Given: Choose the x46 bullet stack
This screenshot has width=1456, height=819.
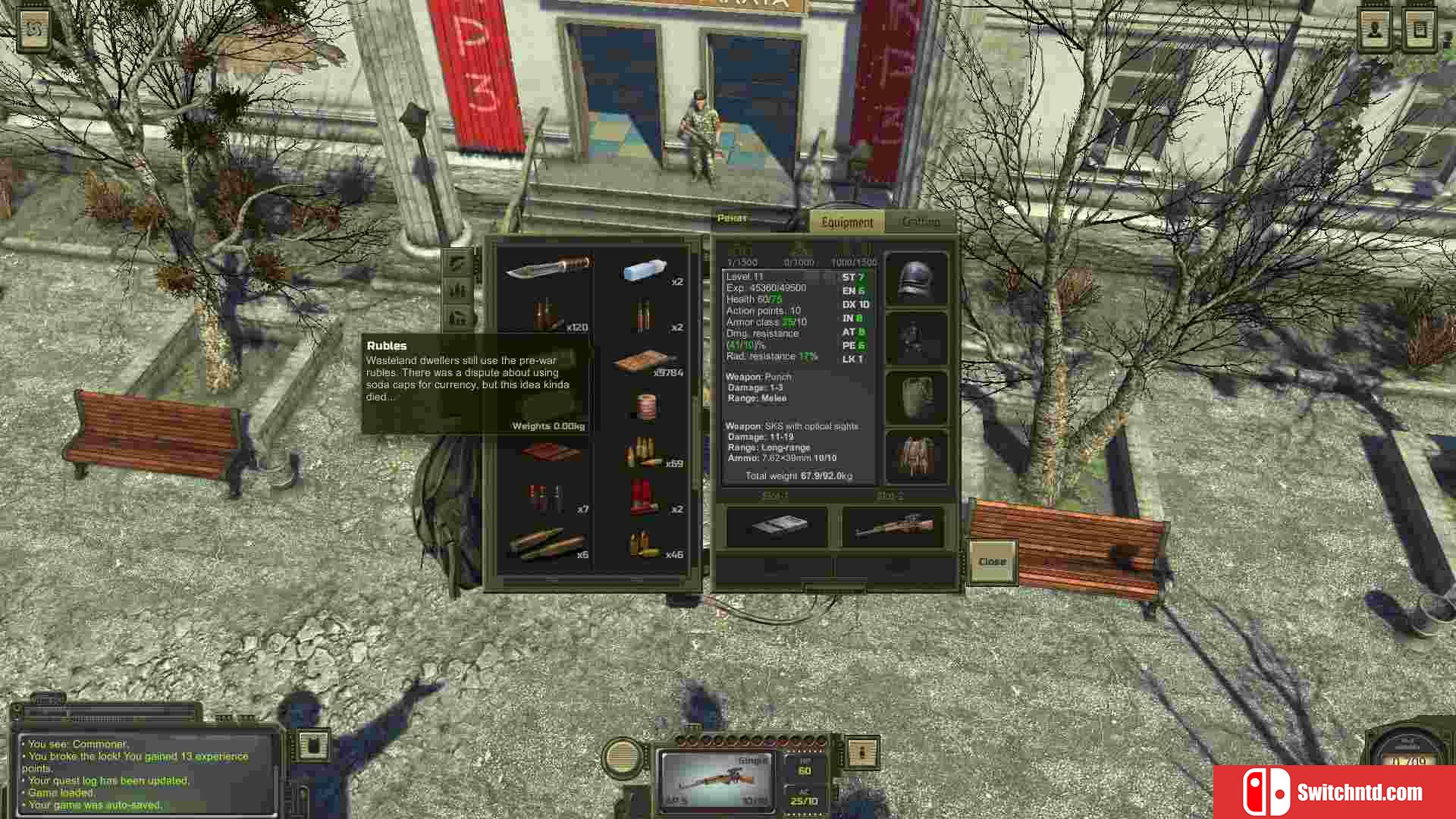Looking at the screenshot, I should (645, 544).
